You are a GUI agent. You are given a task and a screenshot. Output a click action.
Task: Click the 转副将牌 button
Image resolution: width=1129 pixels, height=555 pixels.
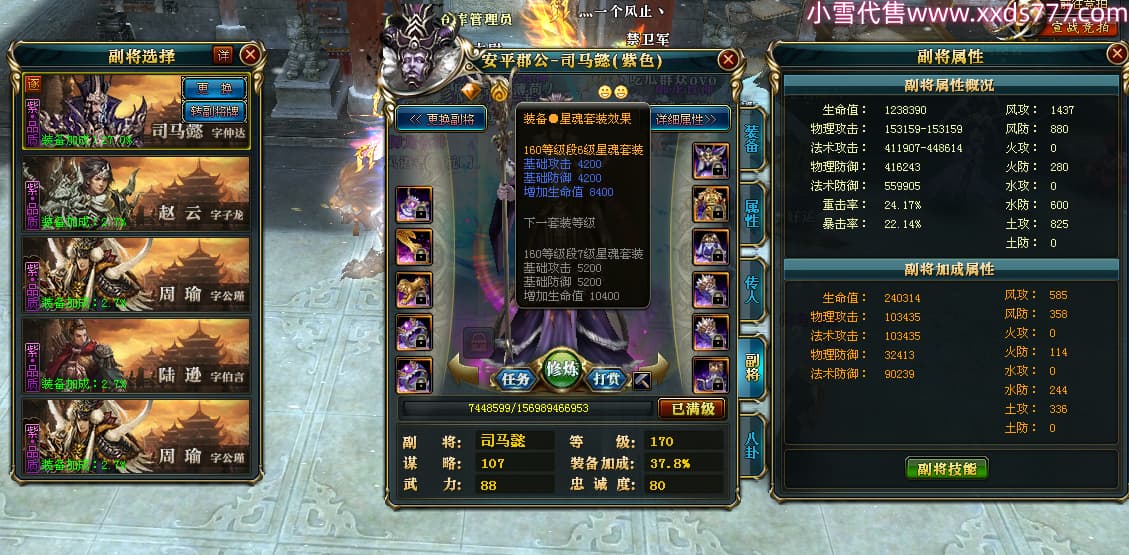(x=213, y=110)
